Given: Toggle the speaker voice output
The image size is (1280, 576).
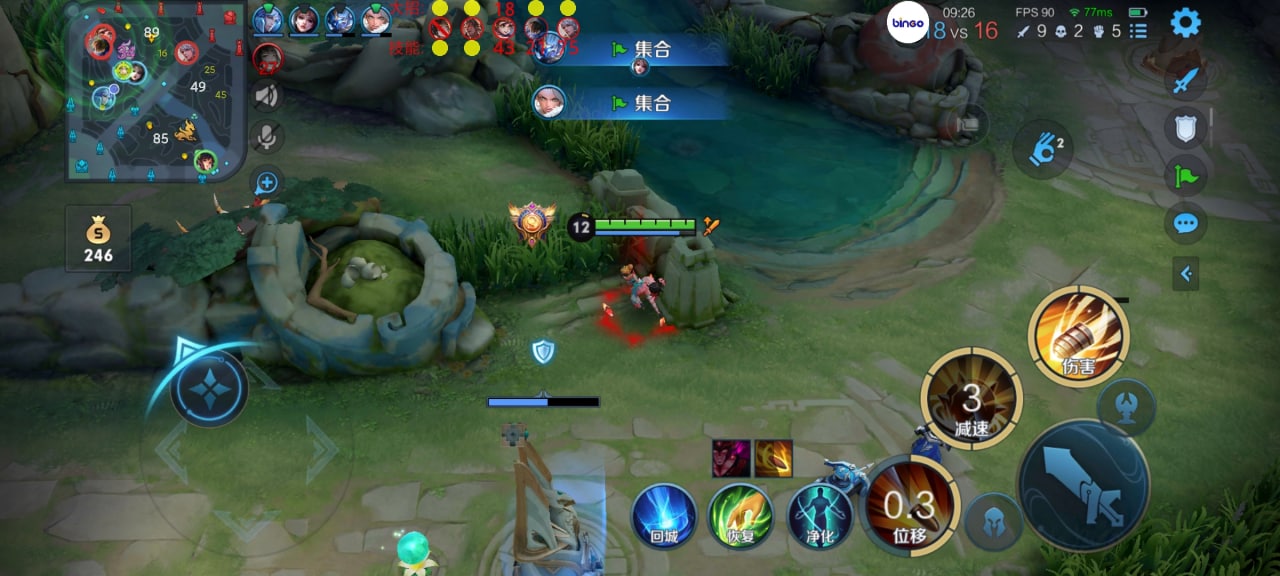Looking at the screenshot, I should click(x=266, y=96).
